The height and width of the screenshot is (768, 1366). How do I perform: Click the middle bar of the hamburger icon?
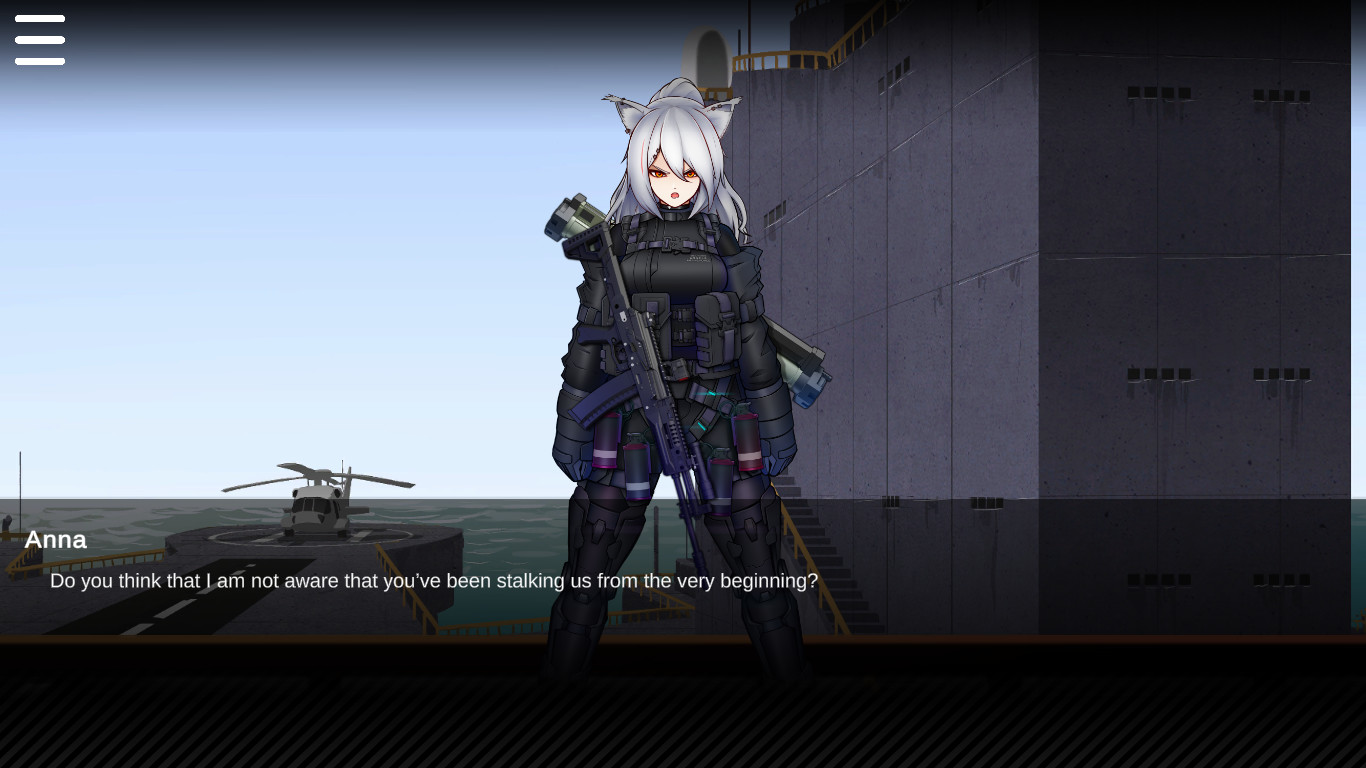[40, 40]
